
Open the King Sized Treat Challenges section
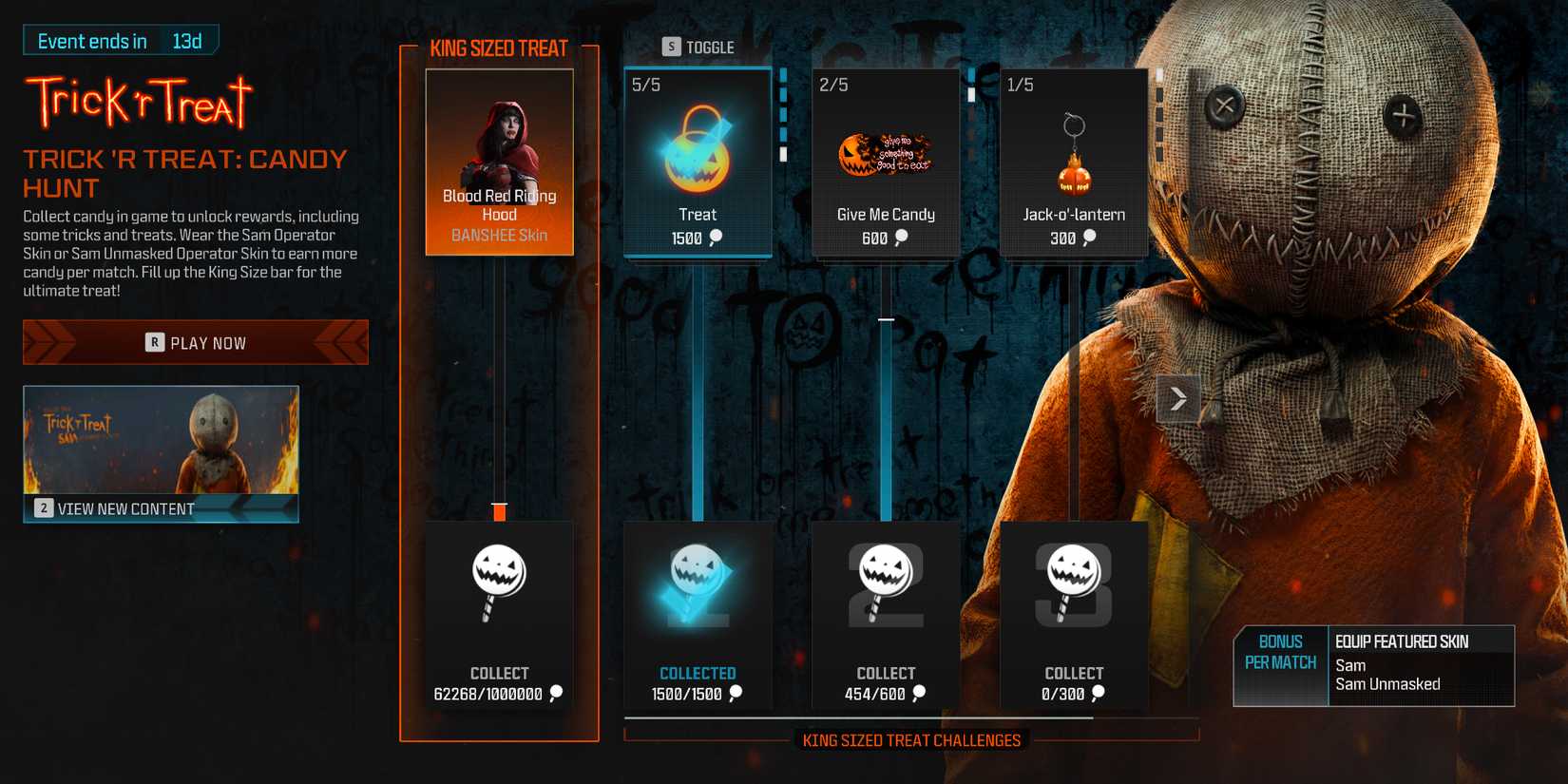(912, 739)
